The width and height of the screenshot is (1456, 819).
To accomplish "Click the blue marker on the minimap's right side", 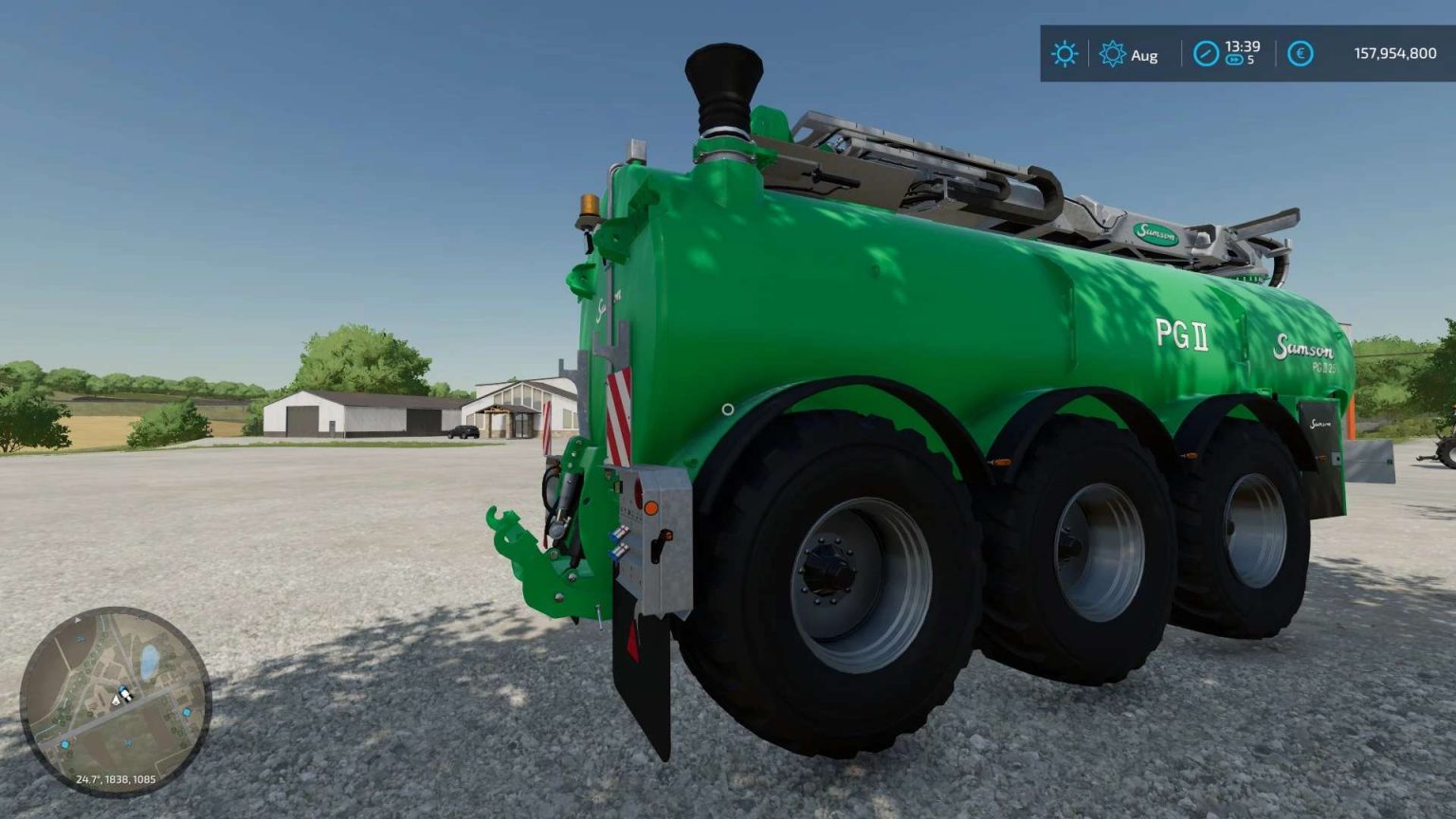I will coord(186,712).
